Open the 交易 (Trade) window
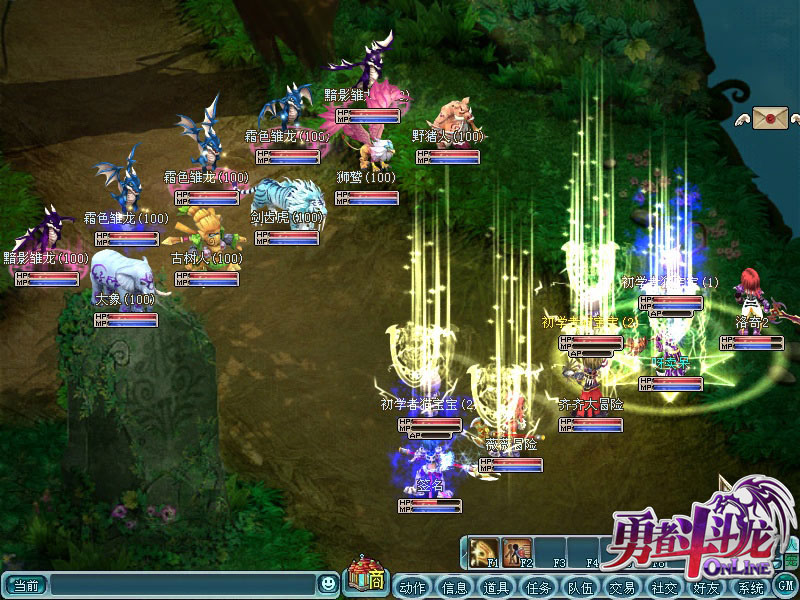Viewport: 800px width, 600px height. 622,587
